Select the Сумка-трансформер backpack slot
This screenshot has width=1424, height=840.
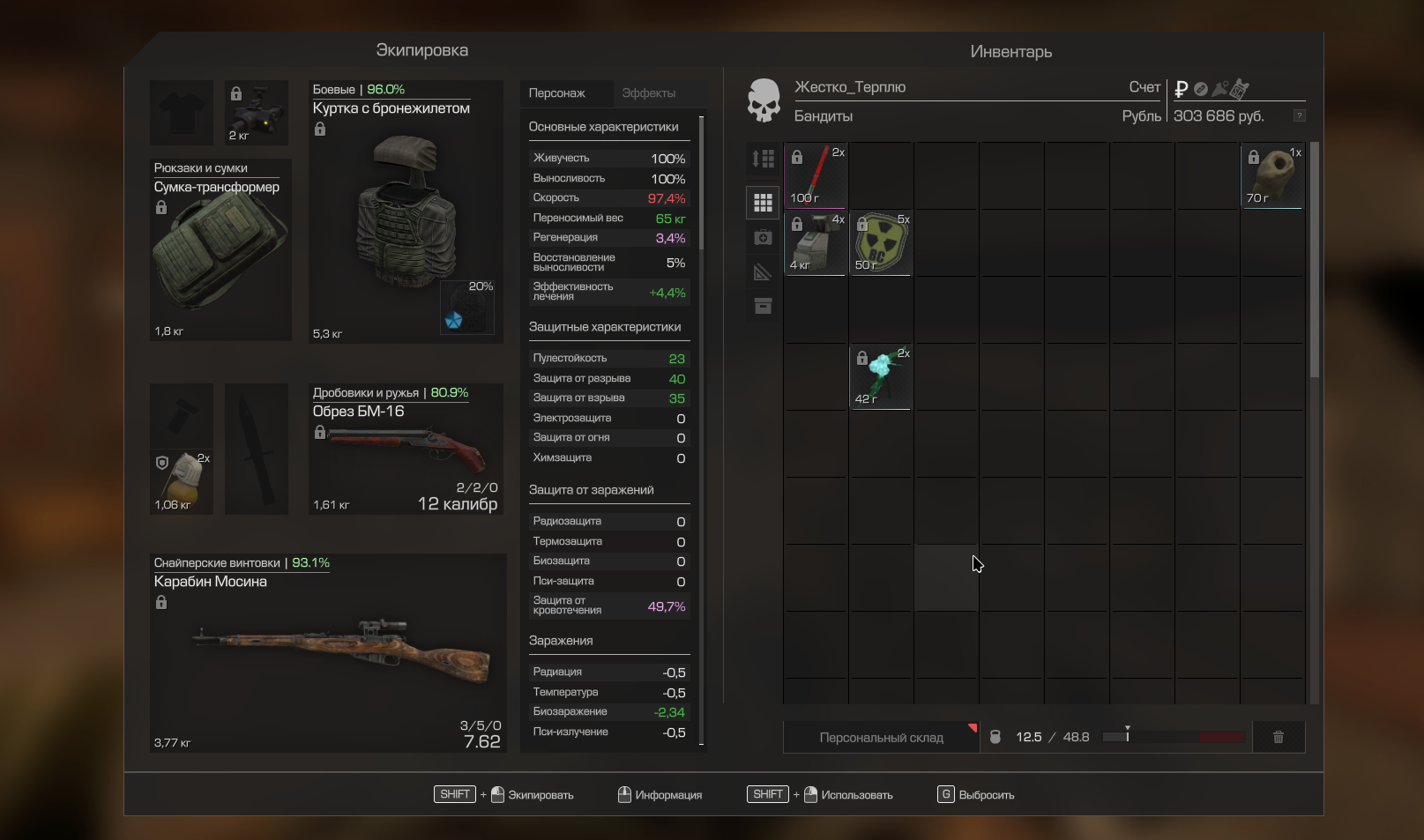(x=220, y=249)
